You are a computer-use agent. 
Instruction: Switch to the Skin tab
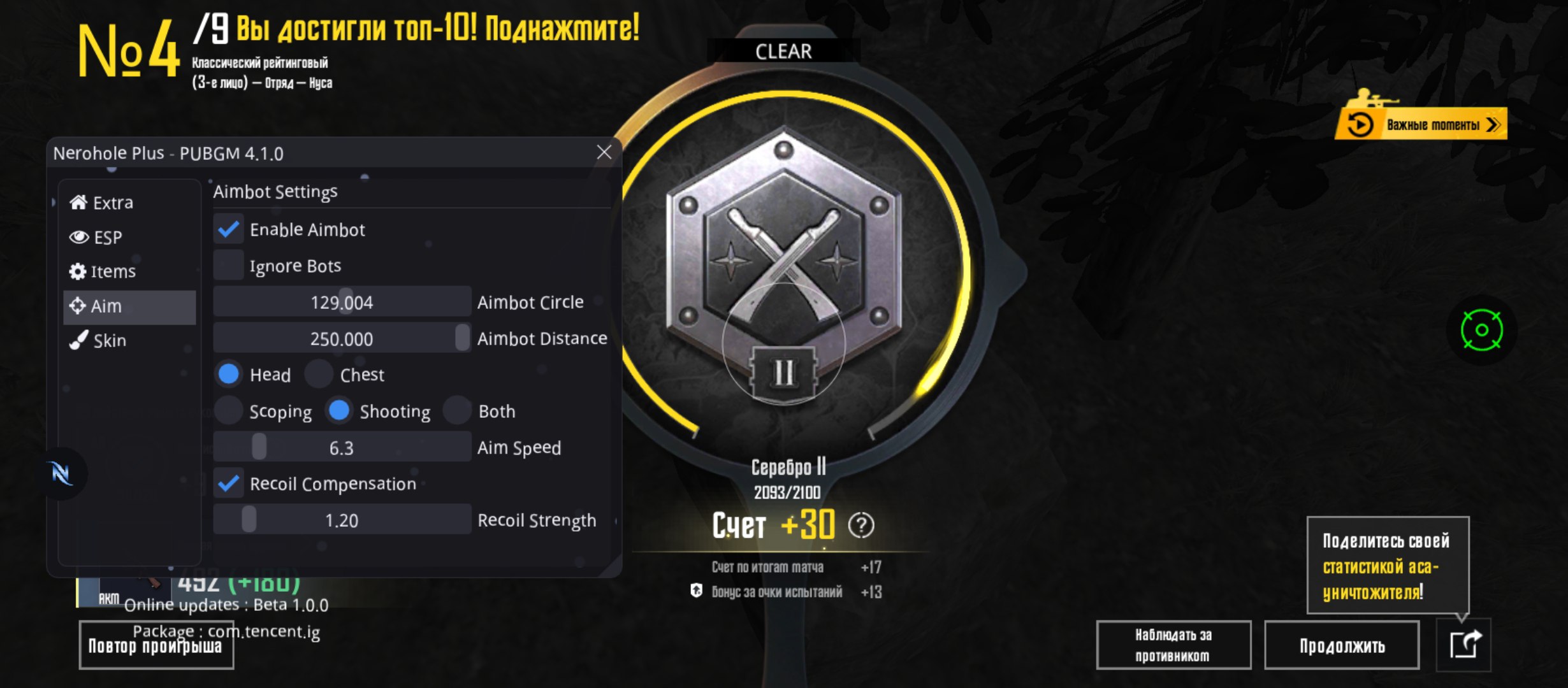(x=98, y=340)
